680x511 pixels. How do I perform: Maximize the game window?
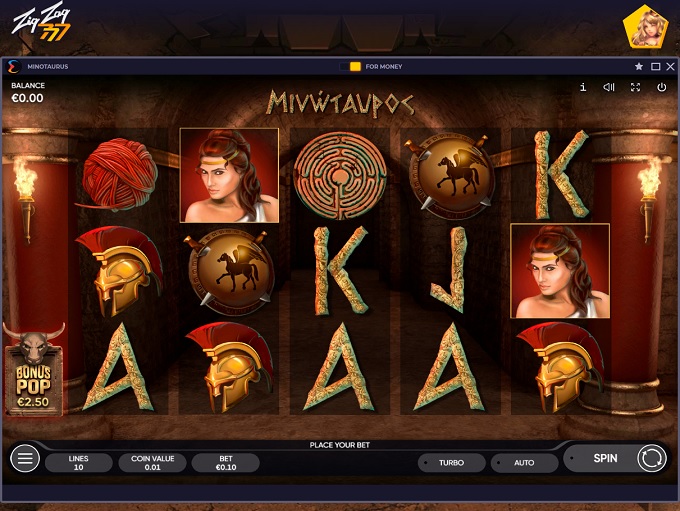pyautogui.click(x=655, y=67)
